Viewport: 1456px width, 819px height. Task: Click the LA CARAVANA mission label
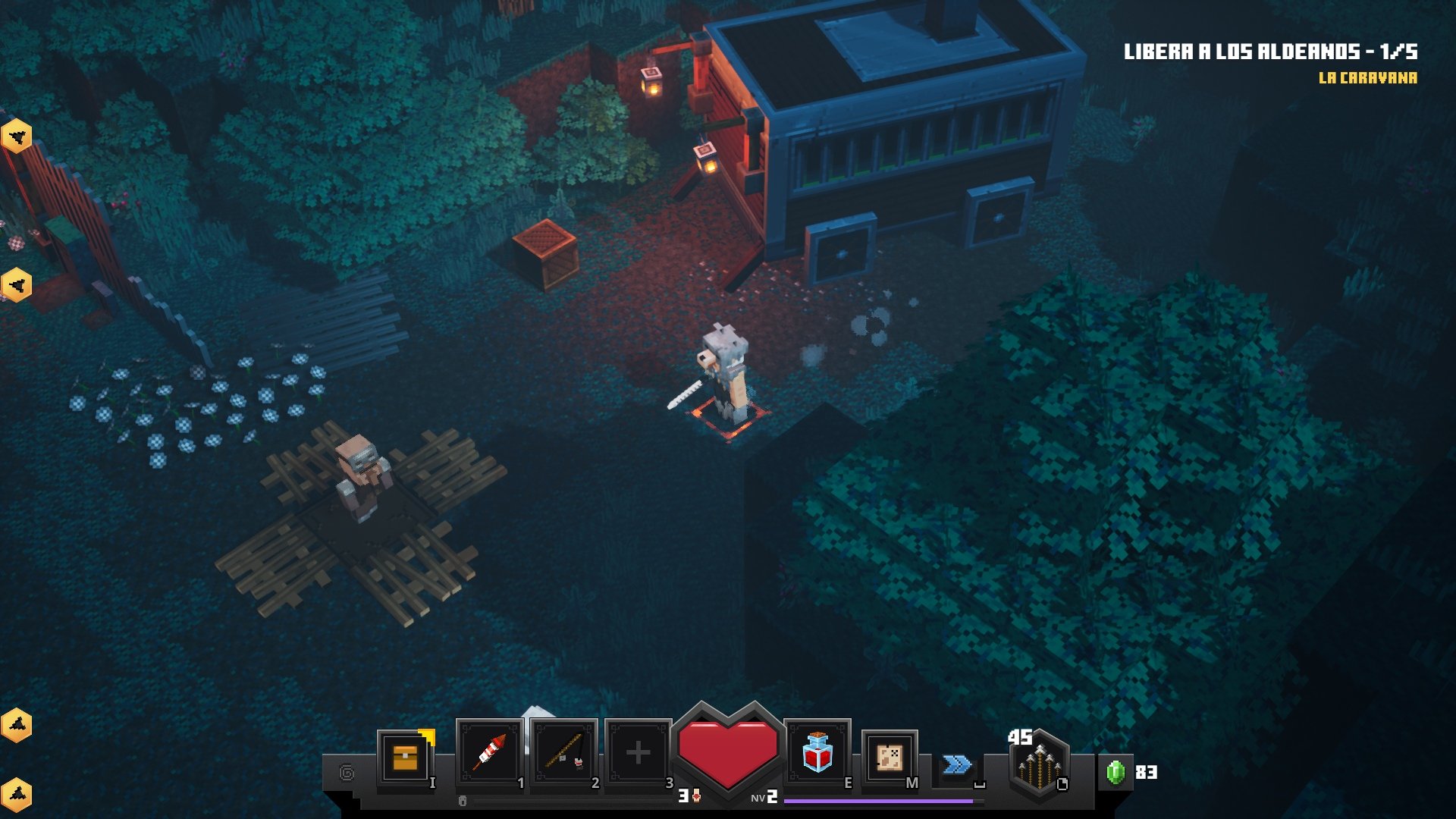coord(1368,77)
